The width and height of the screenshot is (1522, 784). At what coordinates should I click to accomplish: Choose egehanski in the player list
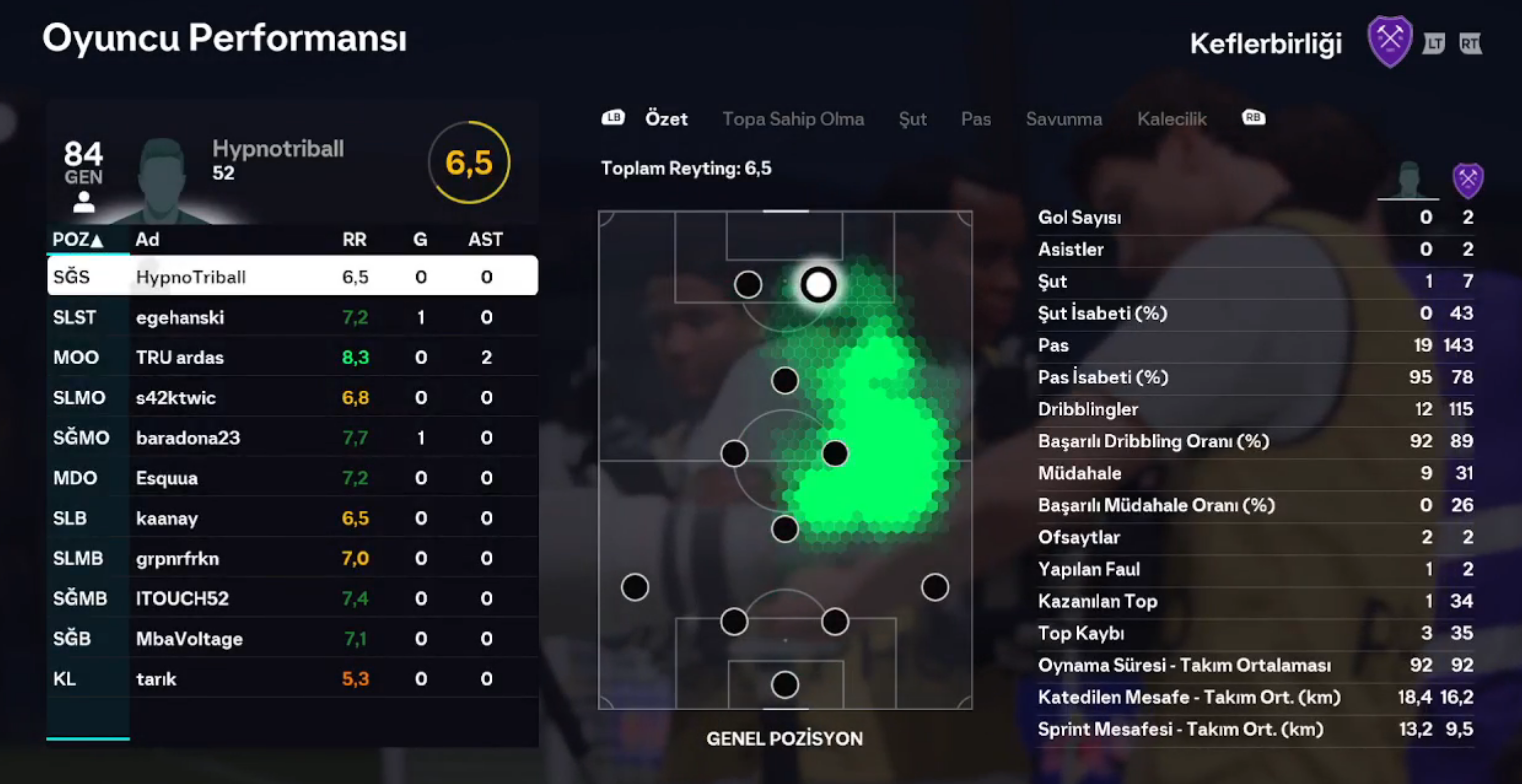click(292, 318)
